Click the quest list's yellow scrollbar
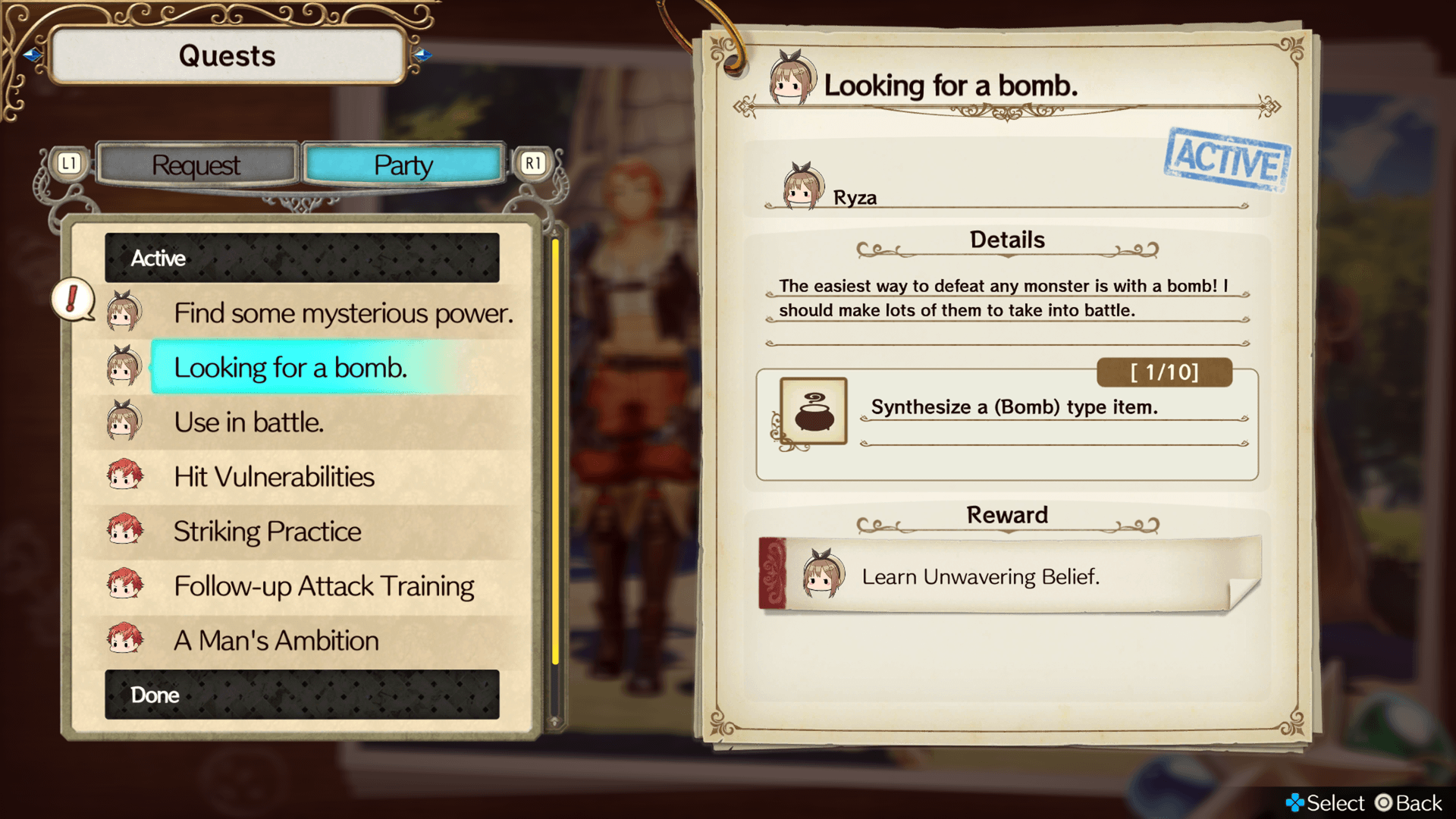The width and height of the screenshot is (1456, 819). pos(555,452)
